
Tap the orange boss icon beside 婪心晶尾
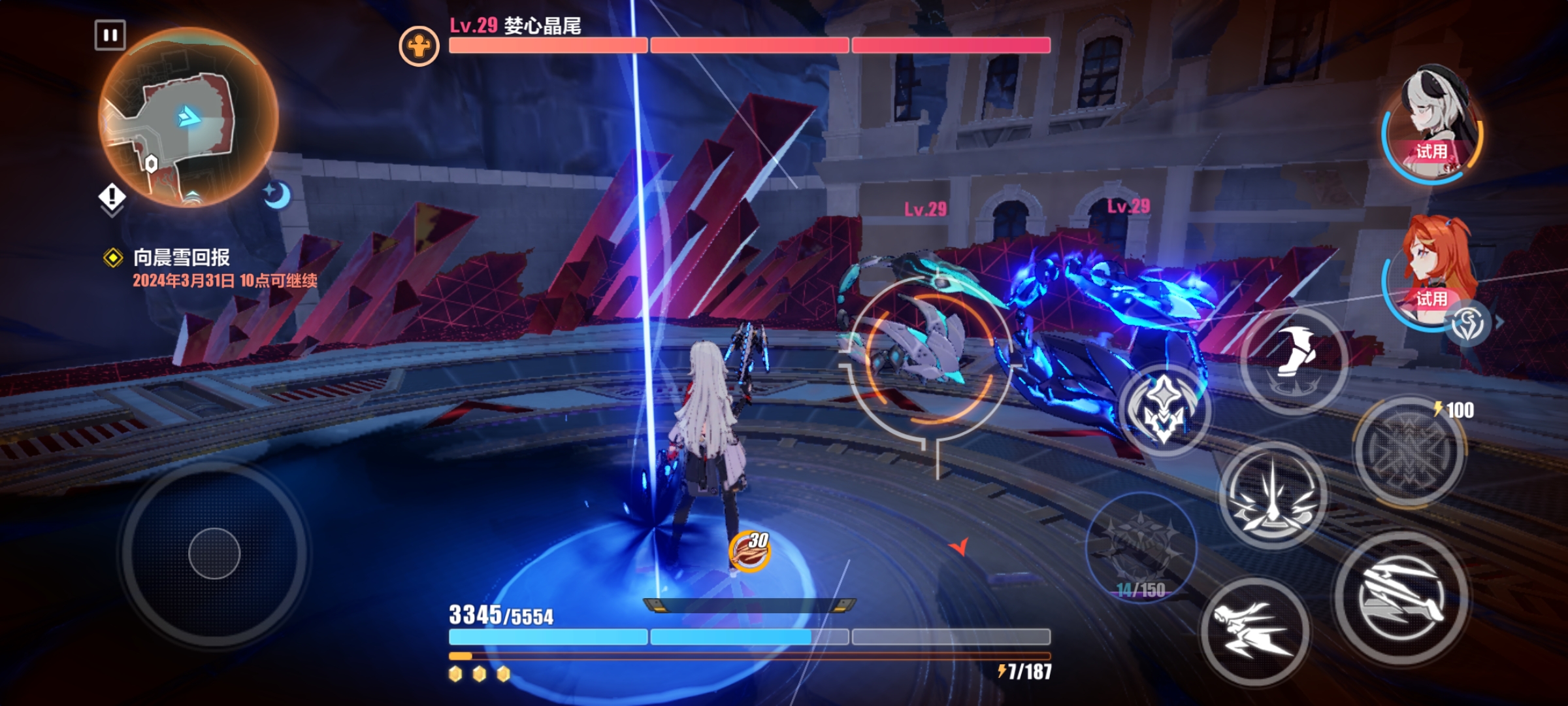pyautogui.click(x=419, y=46)
